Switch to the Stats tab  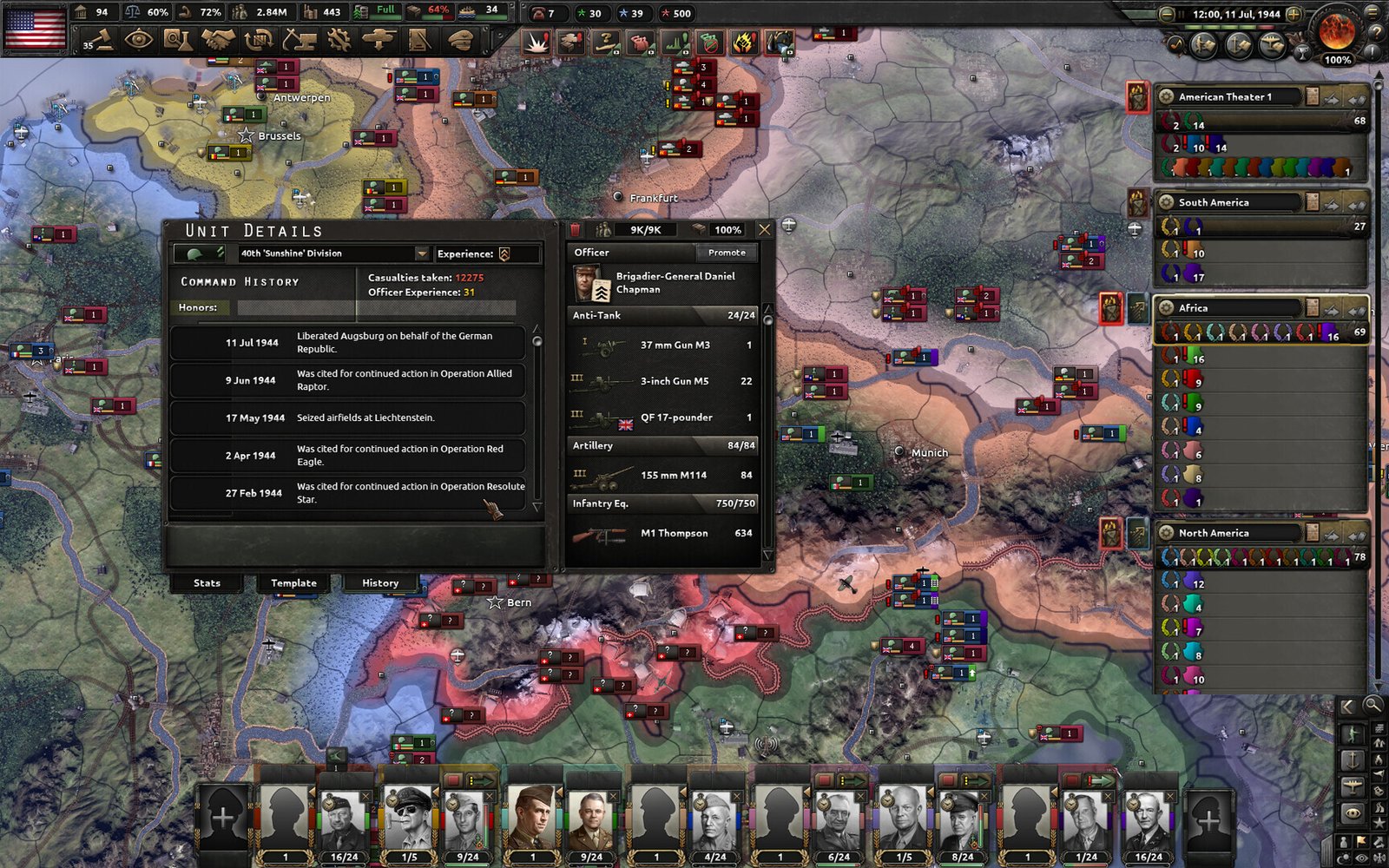[207, 582]
